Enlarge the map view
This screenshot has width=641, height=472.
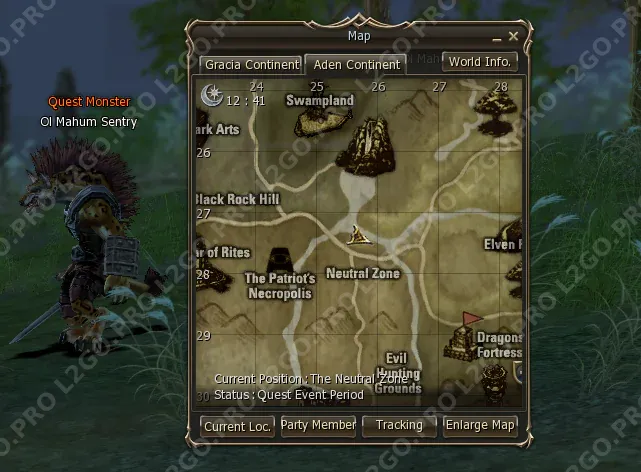(x=480, y=425)
